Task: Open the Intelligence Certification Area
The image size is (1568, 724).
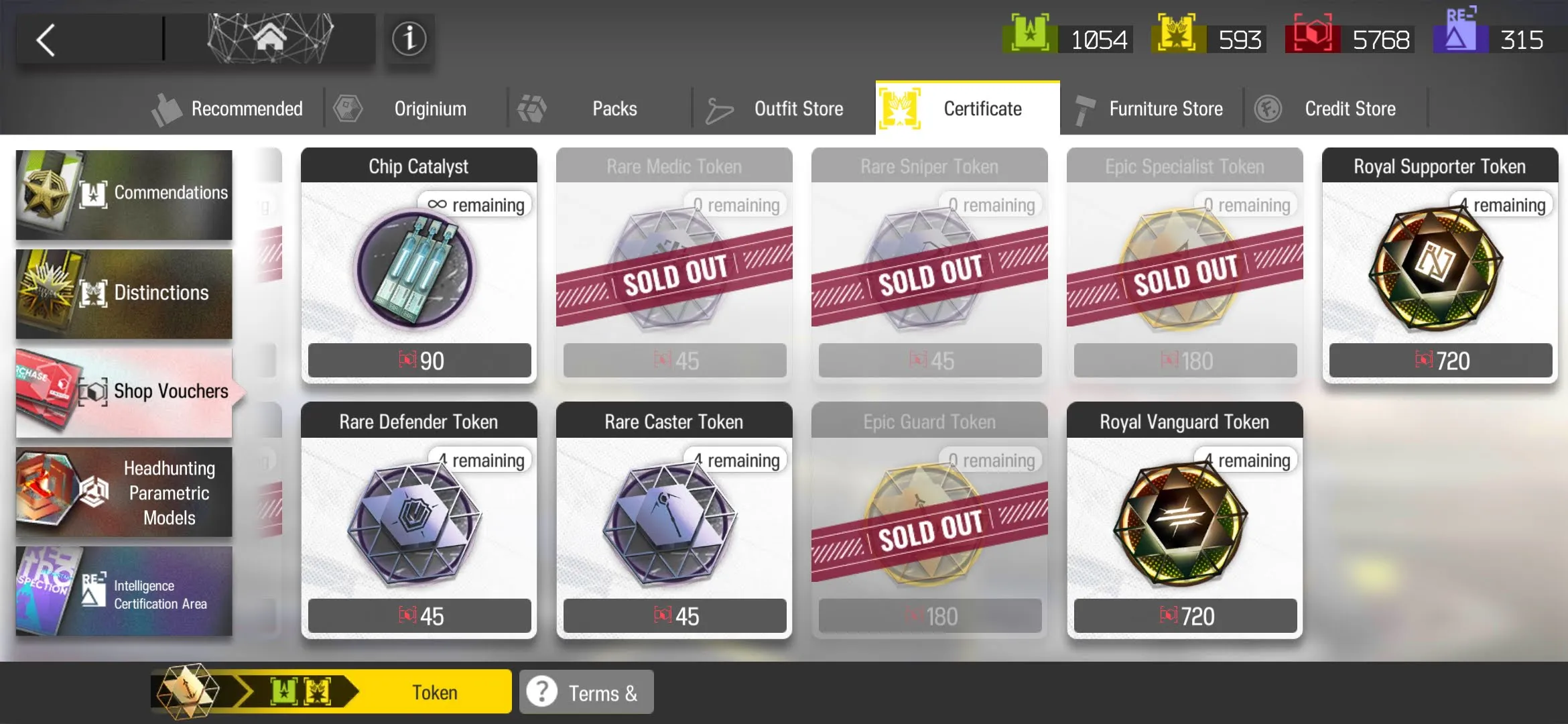Action: [x=124, y=592]
